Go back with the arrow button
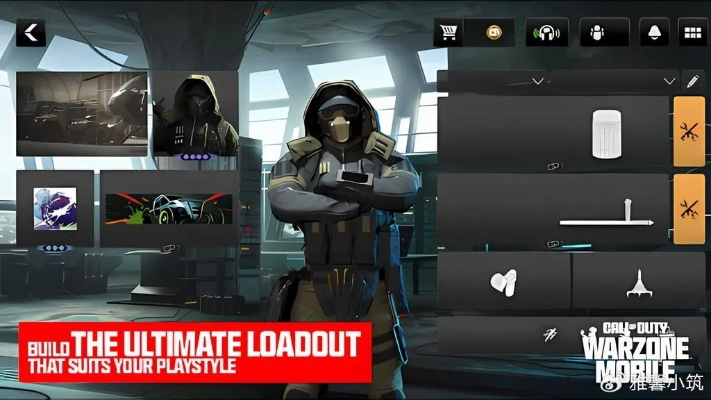Screen dimensions: 711x400 click(x=31, y=33)
